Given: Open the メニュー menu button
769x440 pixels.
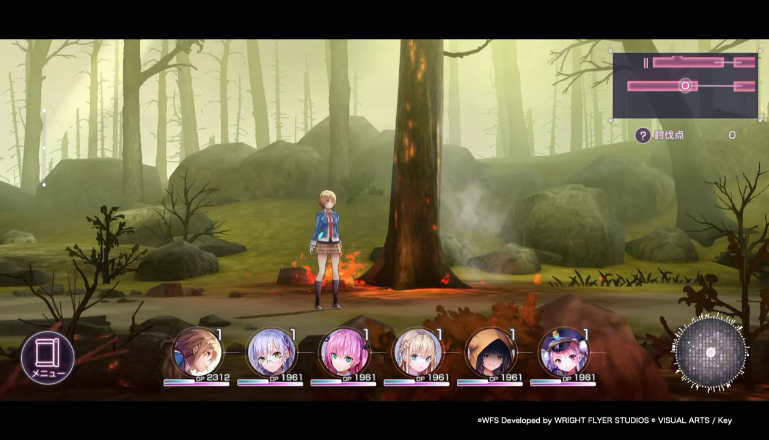Looking at the screenshot, I should tap(47, 358).
